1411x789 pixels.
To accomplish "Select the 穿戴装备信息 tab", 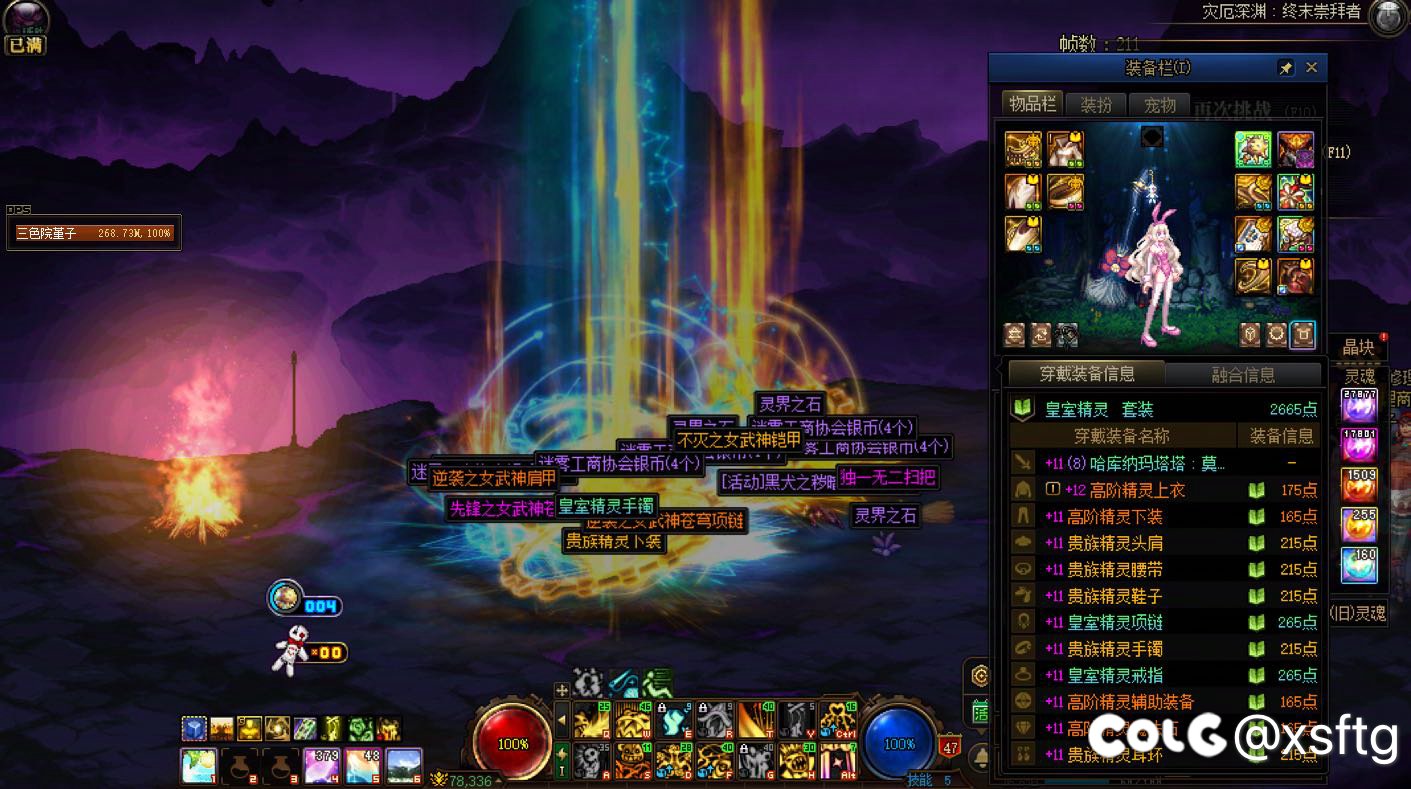I will 1087,374.
